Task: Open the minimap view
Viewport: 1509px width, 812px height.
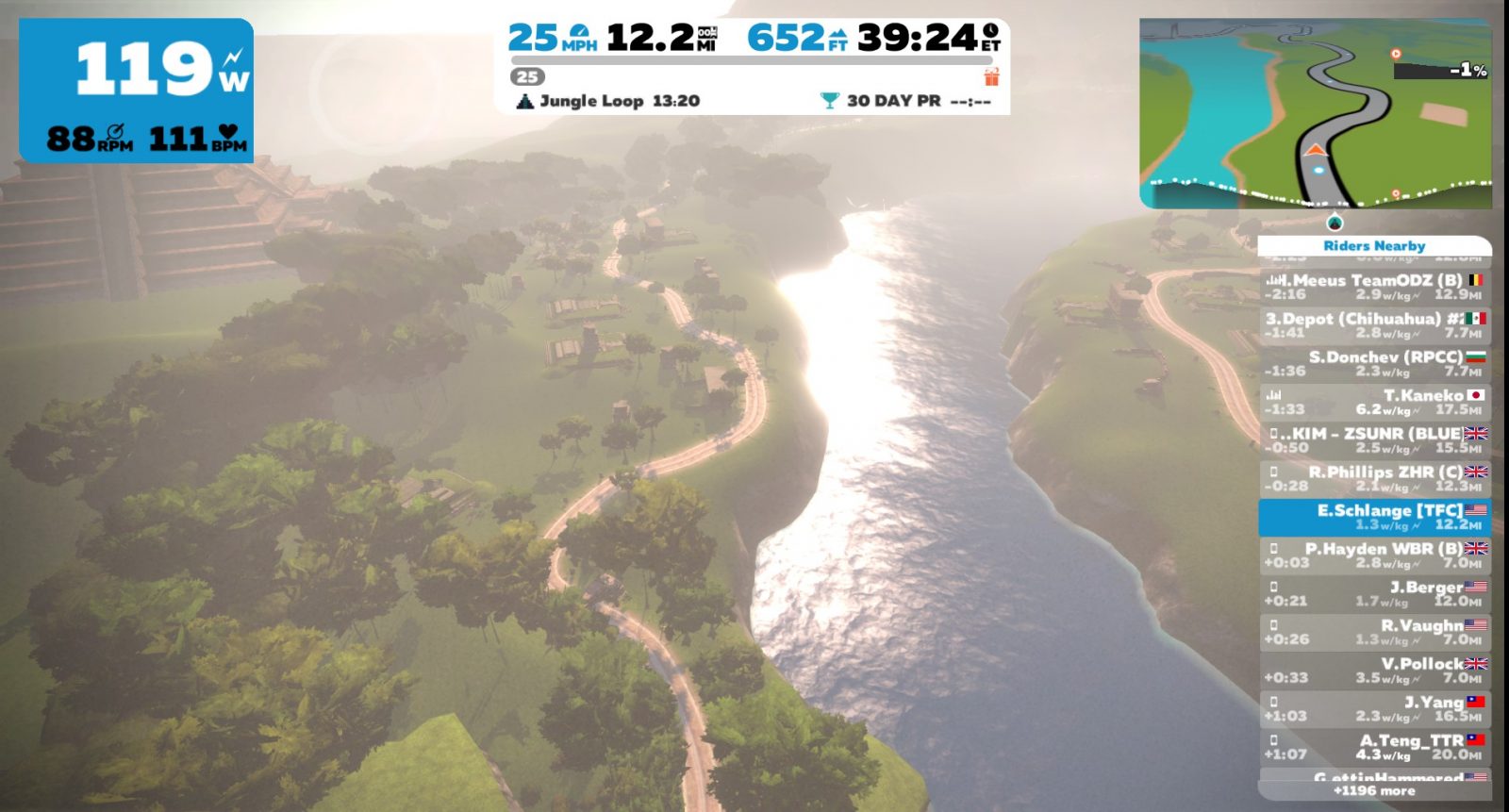Action: click(x=1316, y=113)
